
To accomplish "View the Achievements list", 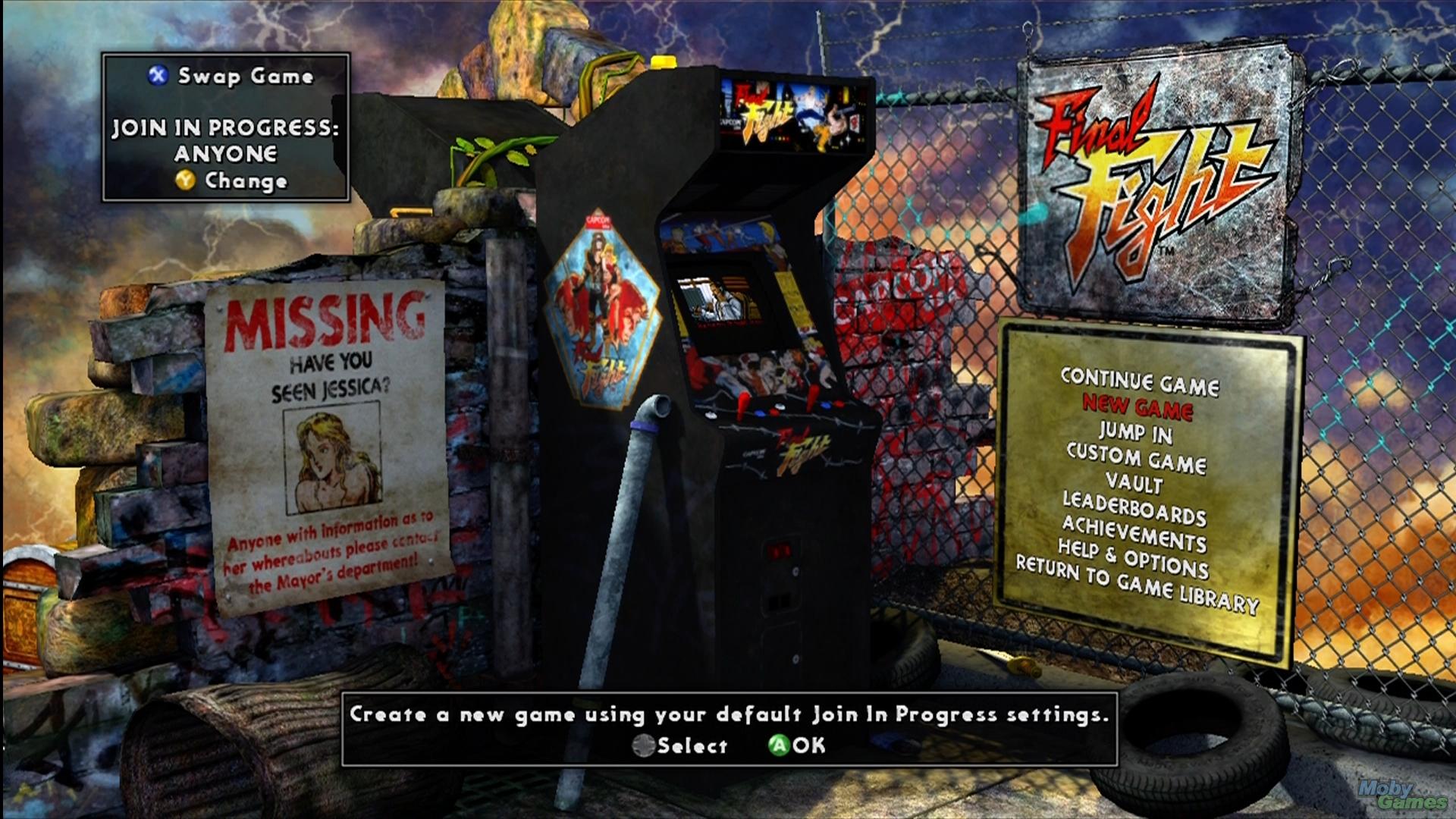I will pos(1134,534).
